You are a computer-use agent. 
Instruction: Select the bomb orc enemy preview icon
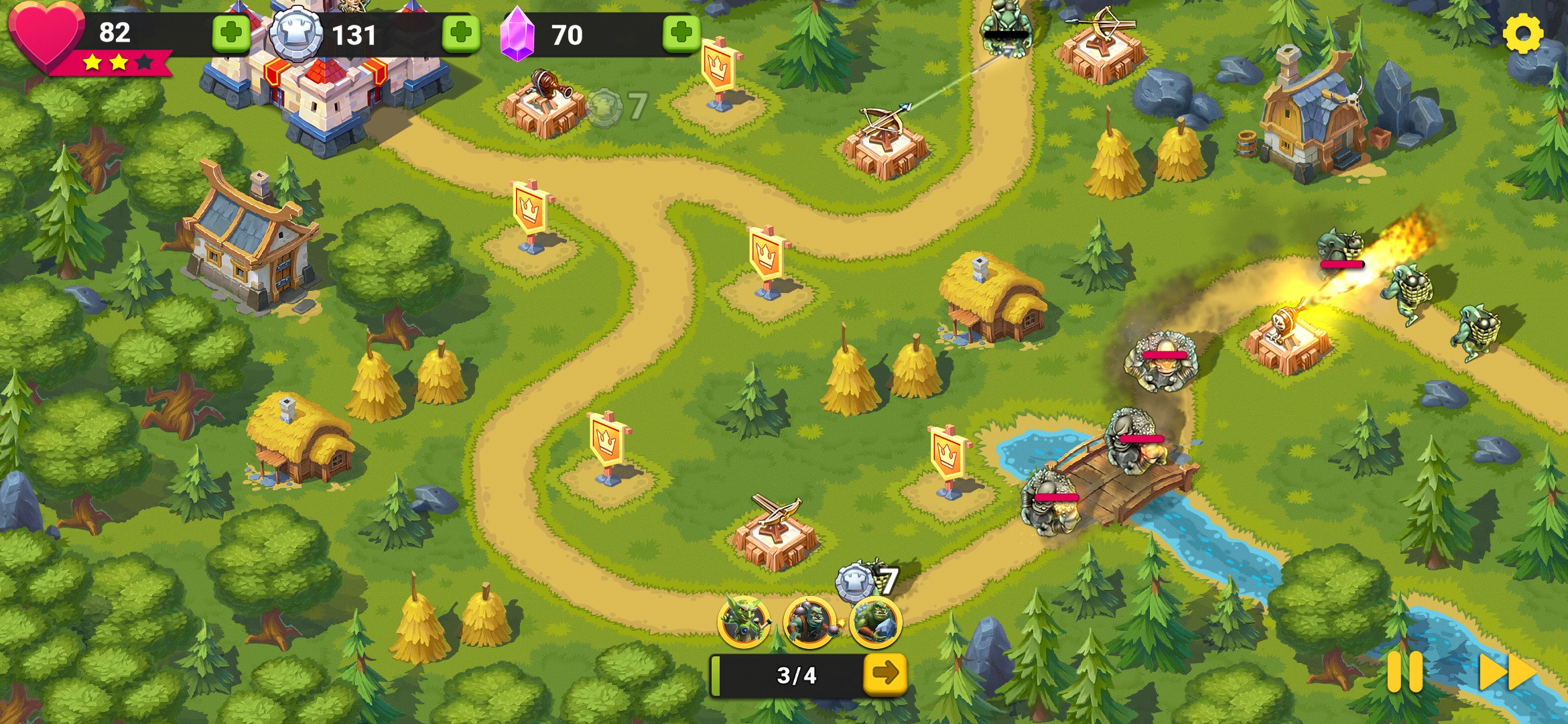809,622
